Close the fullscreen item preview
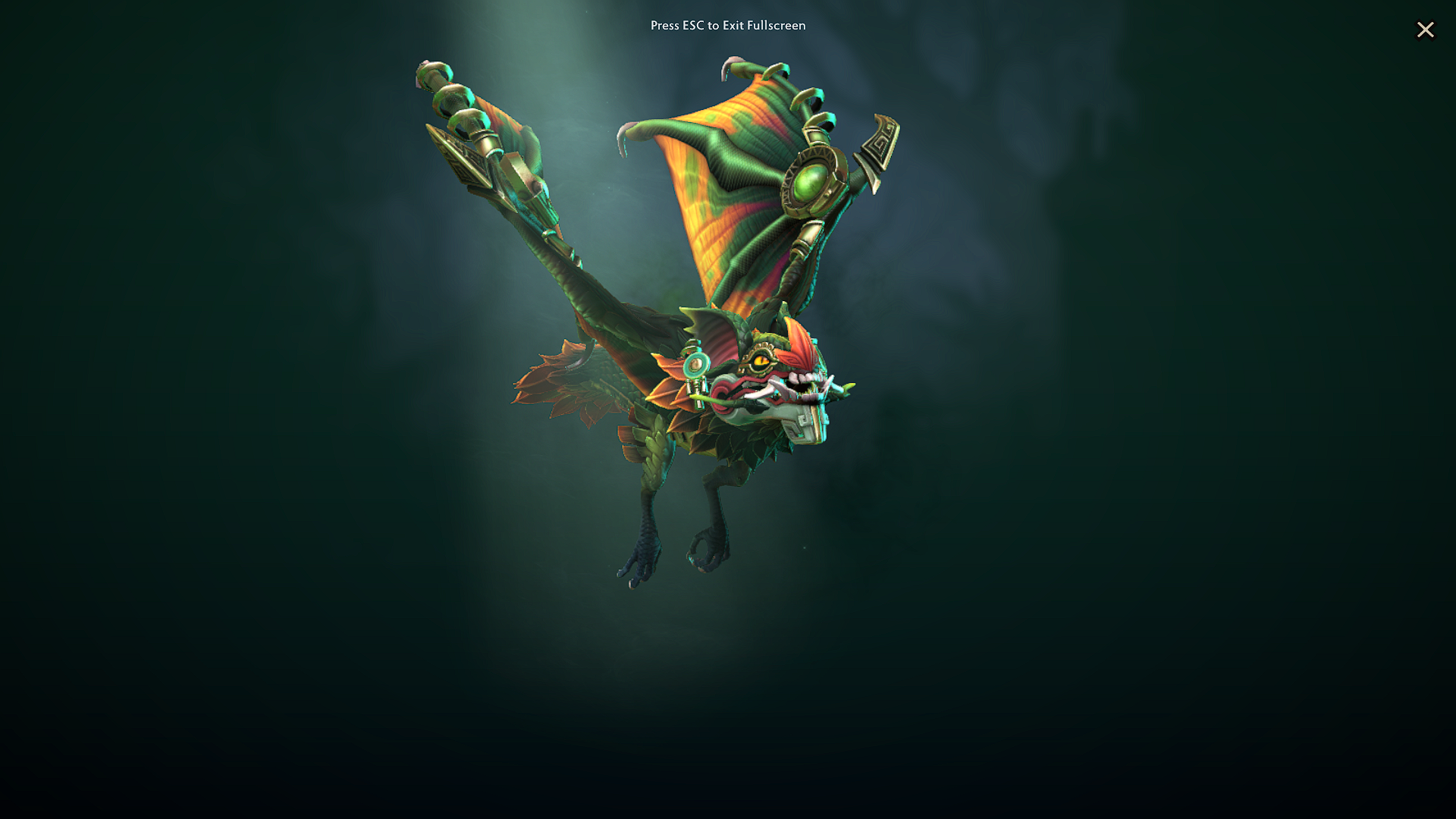This screenshot has width=1456, height=819. coord(1426,30)
